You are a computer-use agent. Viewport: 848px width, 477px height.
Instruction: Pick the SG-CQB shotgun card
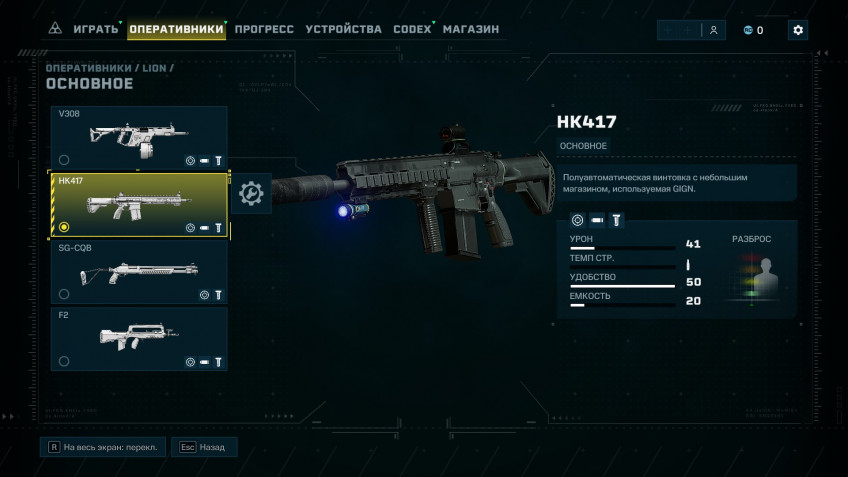pos(139,272)
